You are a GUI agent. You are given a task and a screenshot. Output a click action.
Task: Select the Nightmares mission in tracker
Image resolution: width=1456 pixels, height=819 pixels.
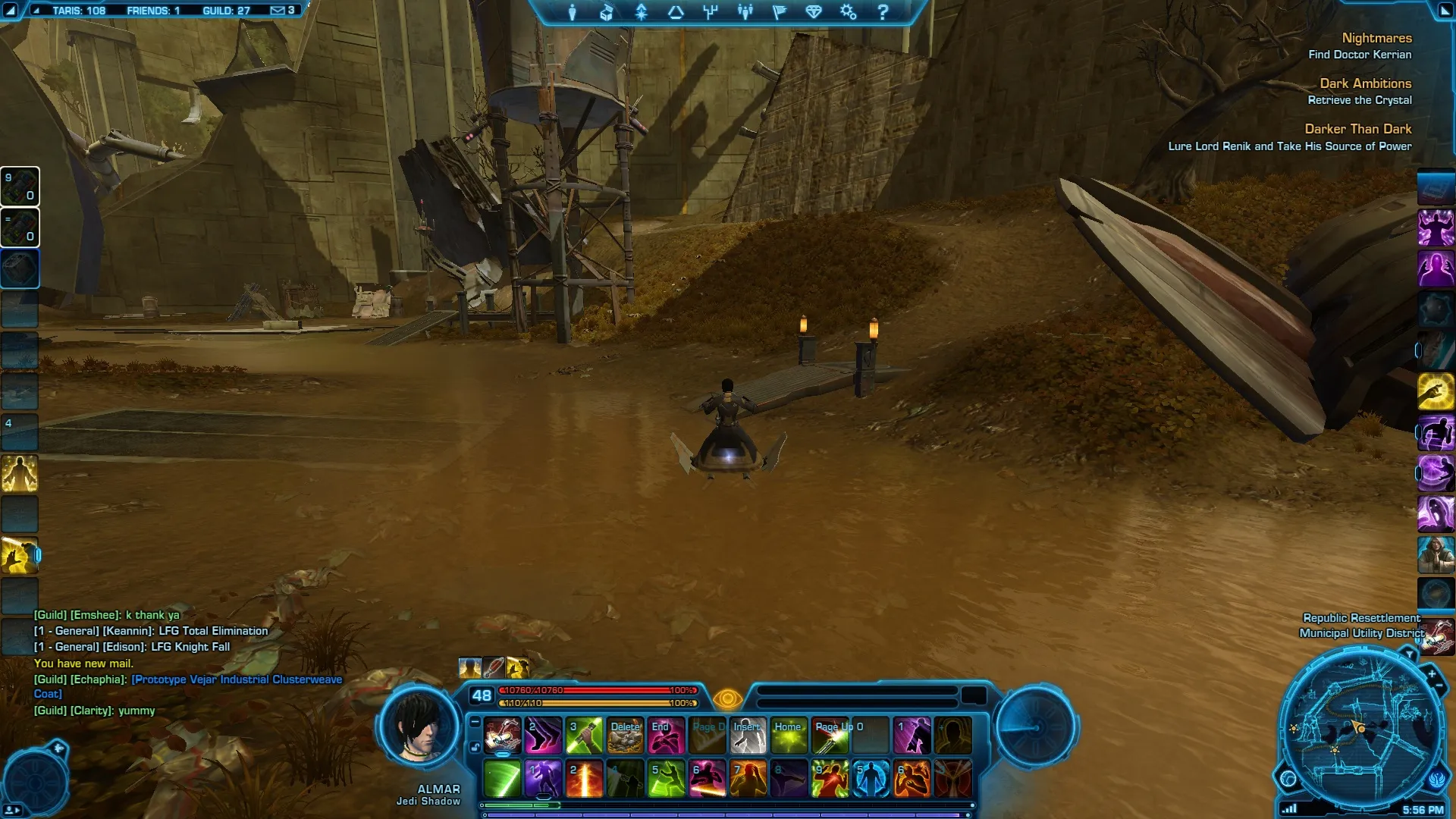click(1376, 38)
